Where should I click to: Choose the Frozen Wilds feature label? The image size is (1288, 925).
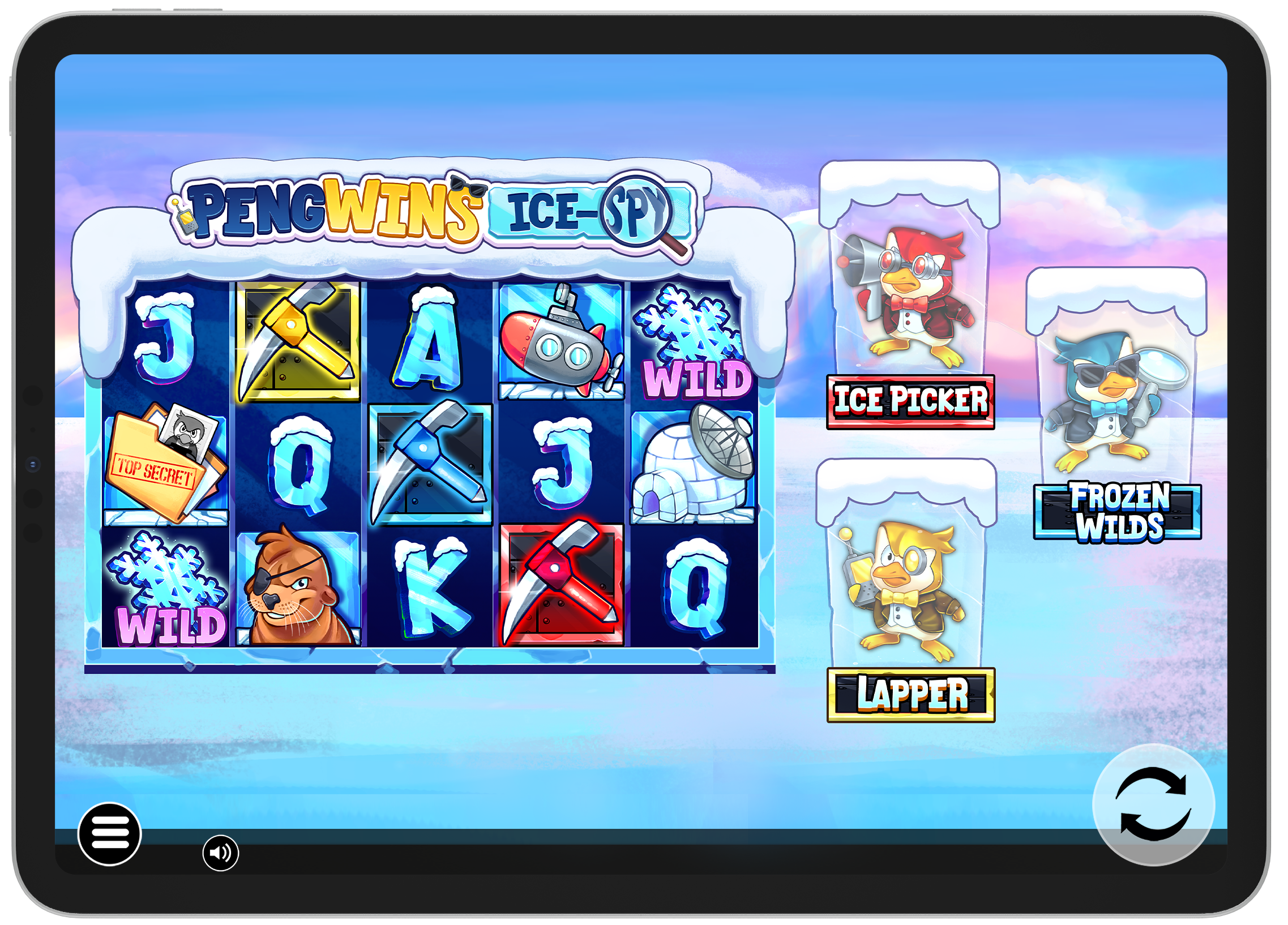pyautogui.click(x=1117, y=512)
